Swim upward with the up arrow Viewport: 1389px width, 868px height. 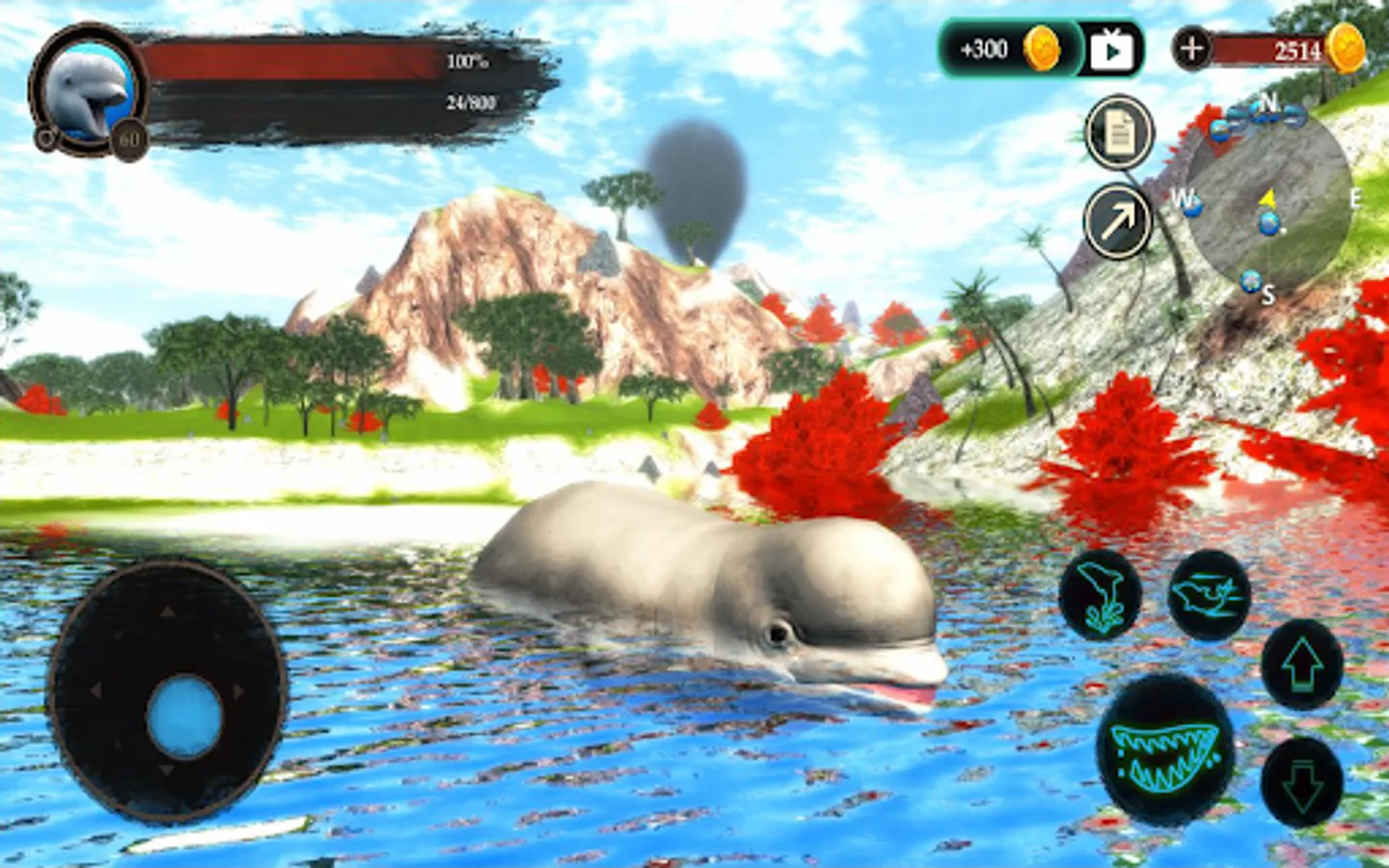tap(1301, 665)
